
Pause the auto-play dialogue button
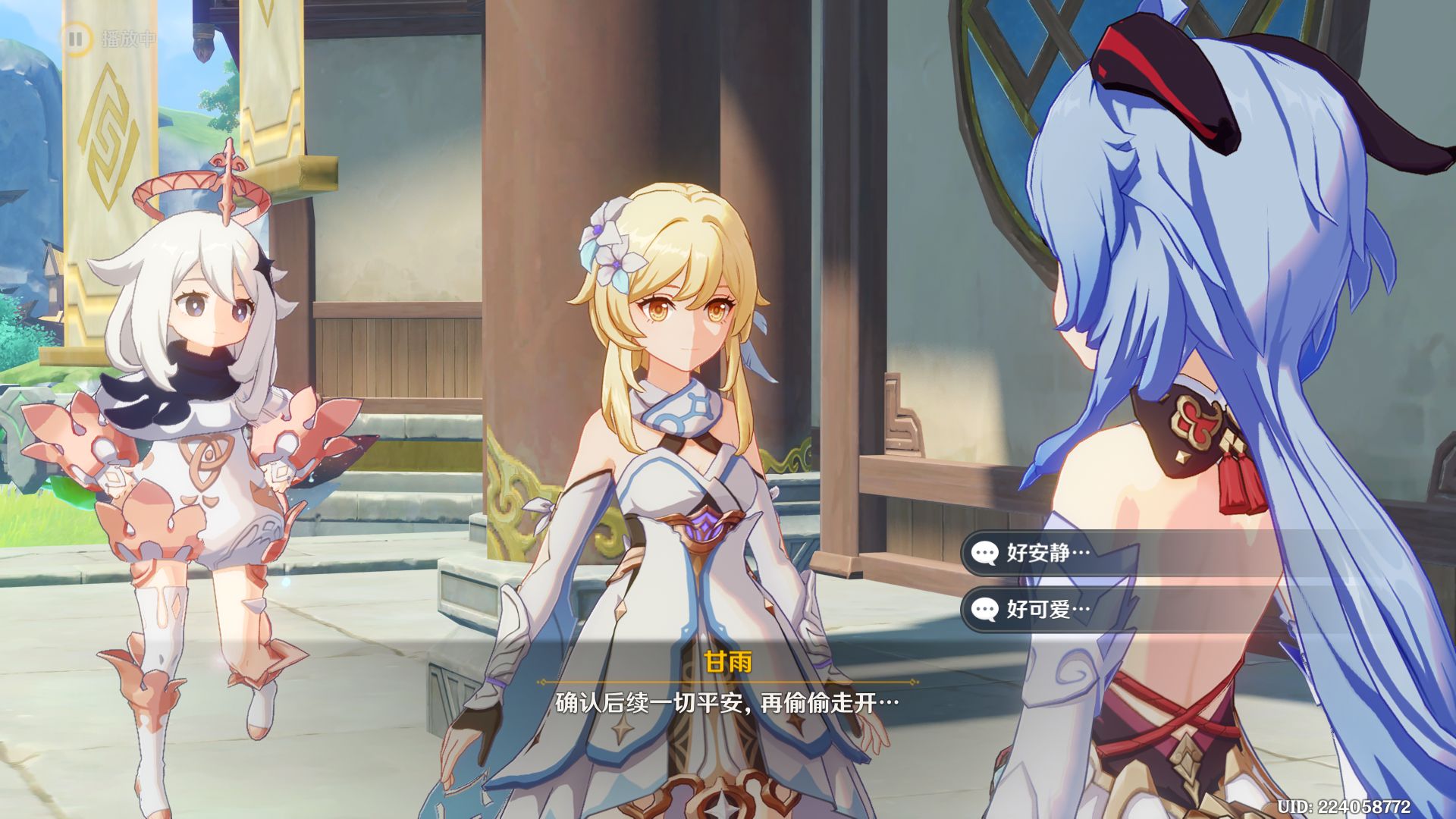pyautogui.click(x=76, y=38)
